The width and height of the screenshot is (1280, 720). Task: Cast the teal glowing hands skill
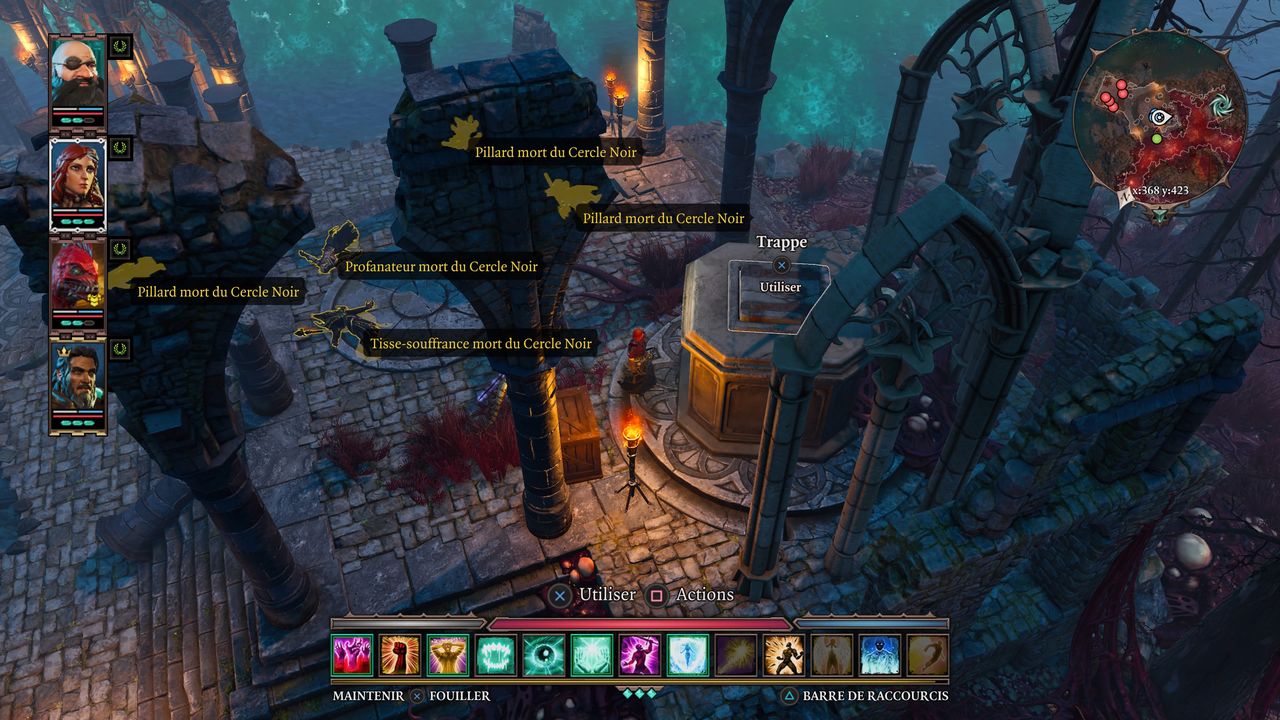(x=592, y=655)
